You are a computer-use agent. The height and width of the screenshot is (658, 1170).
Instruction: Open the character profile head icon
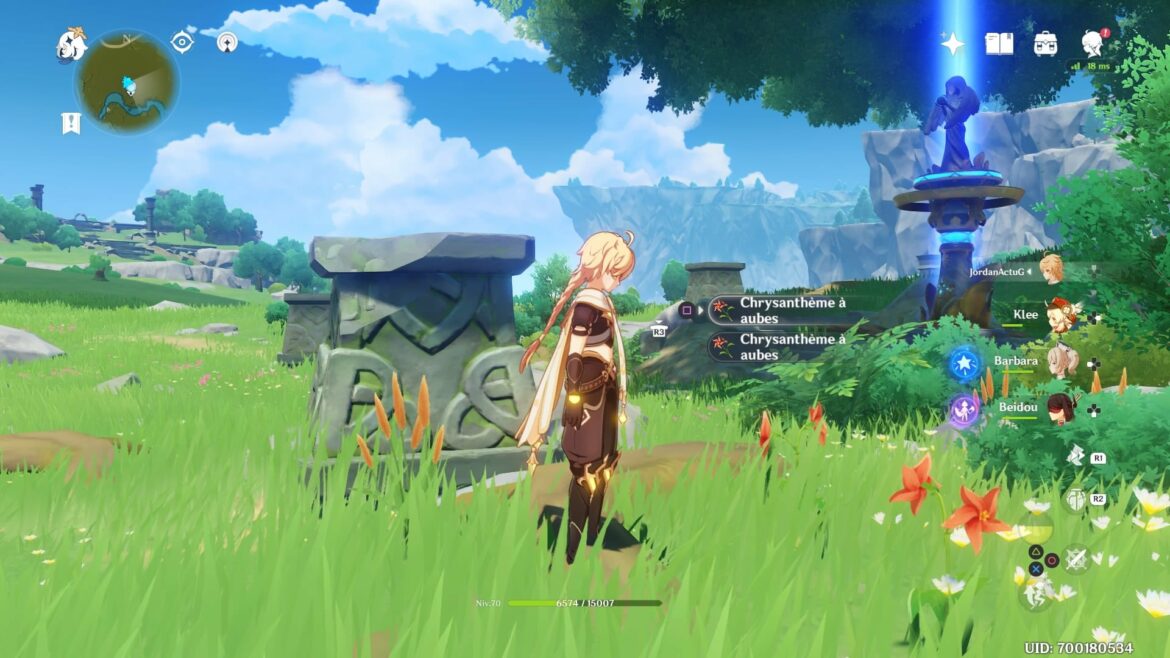pyautogui.click(x=1092, y=43)
